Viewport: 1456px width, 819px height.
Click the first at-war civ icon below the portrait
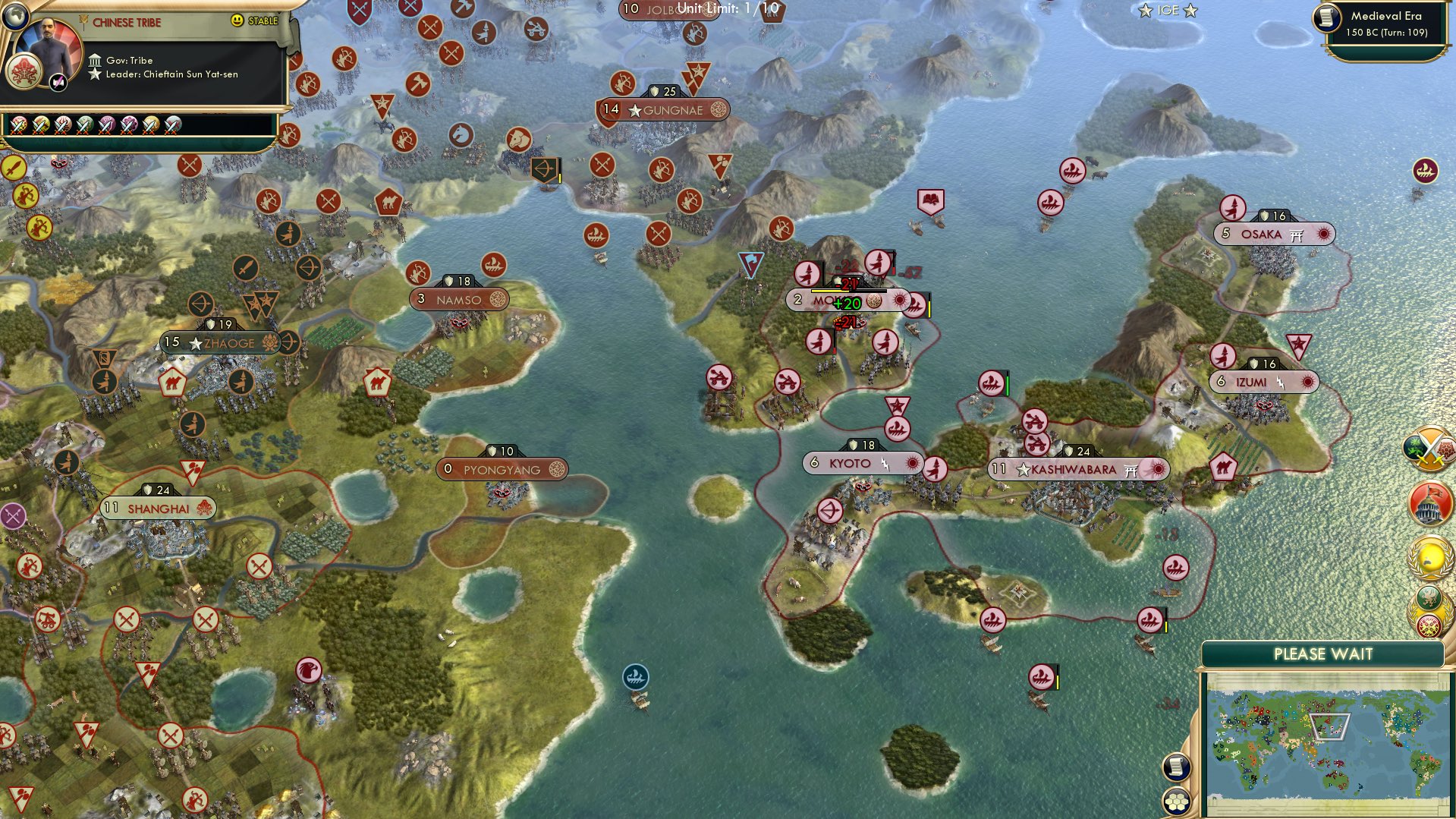tap(17, 127)
